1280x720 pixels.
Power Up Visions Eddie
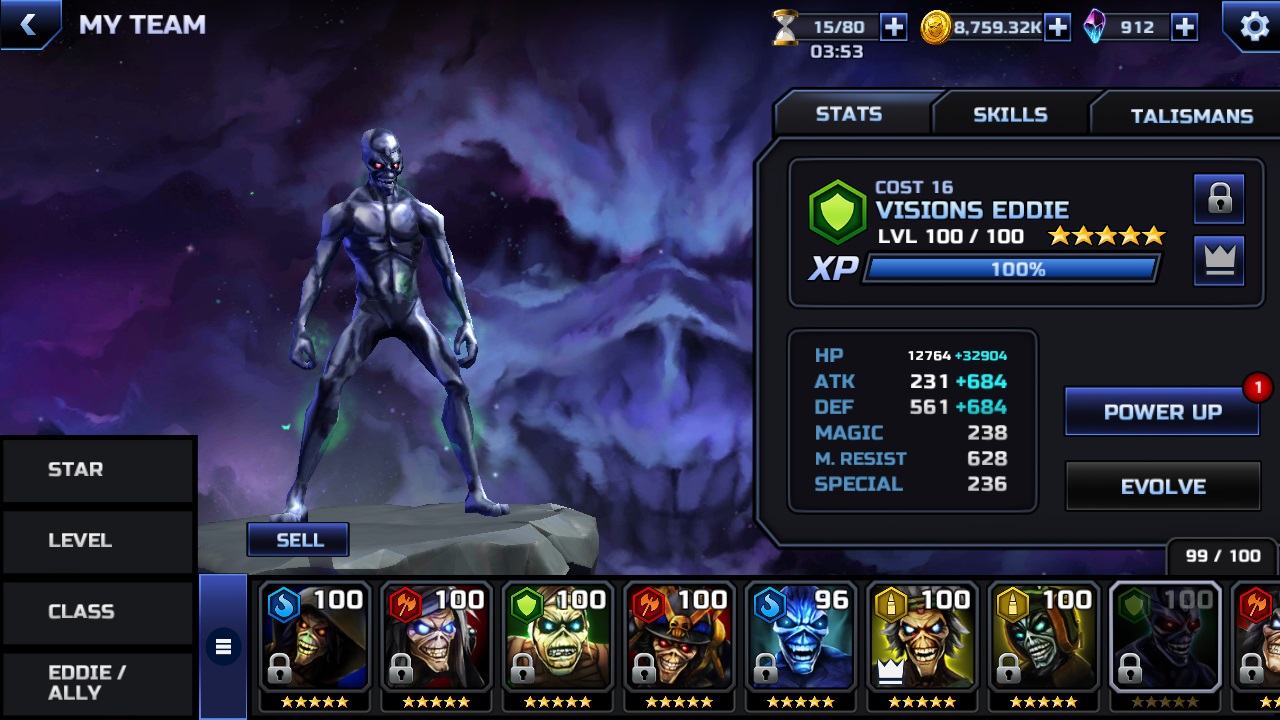coord(1162,412)
